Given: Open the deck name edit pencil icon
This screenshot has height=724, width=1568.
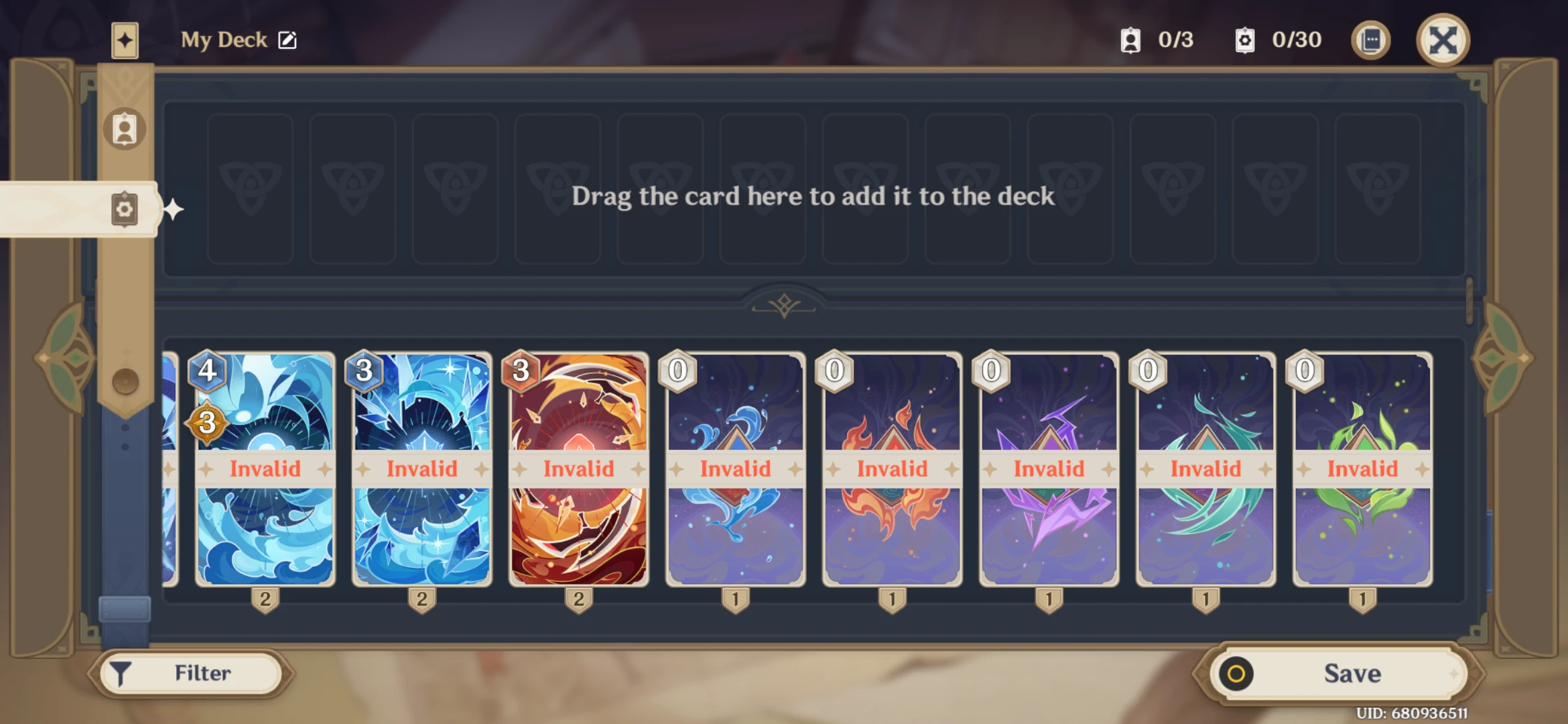Looking at the screenshot, I should (x=287, y=40).
